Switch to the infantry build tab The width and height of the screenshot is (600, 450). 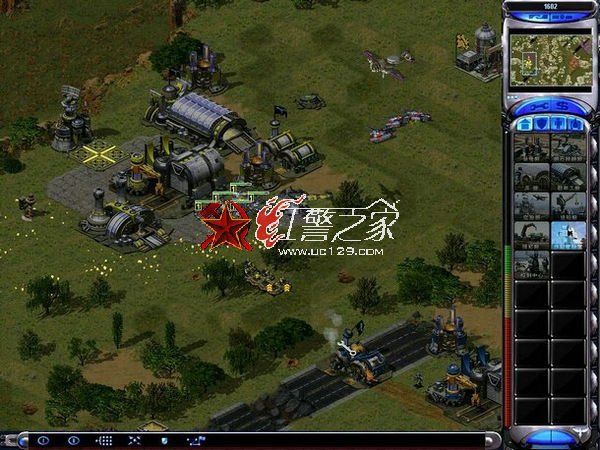click(x=559, y=123)
